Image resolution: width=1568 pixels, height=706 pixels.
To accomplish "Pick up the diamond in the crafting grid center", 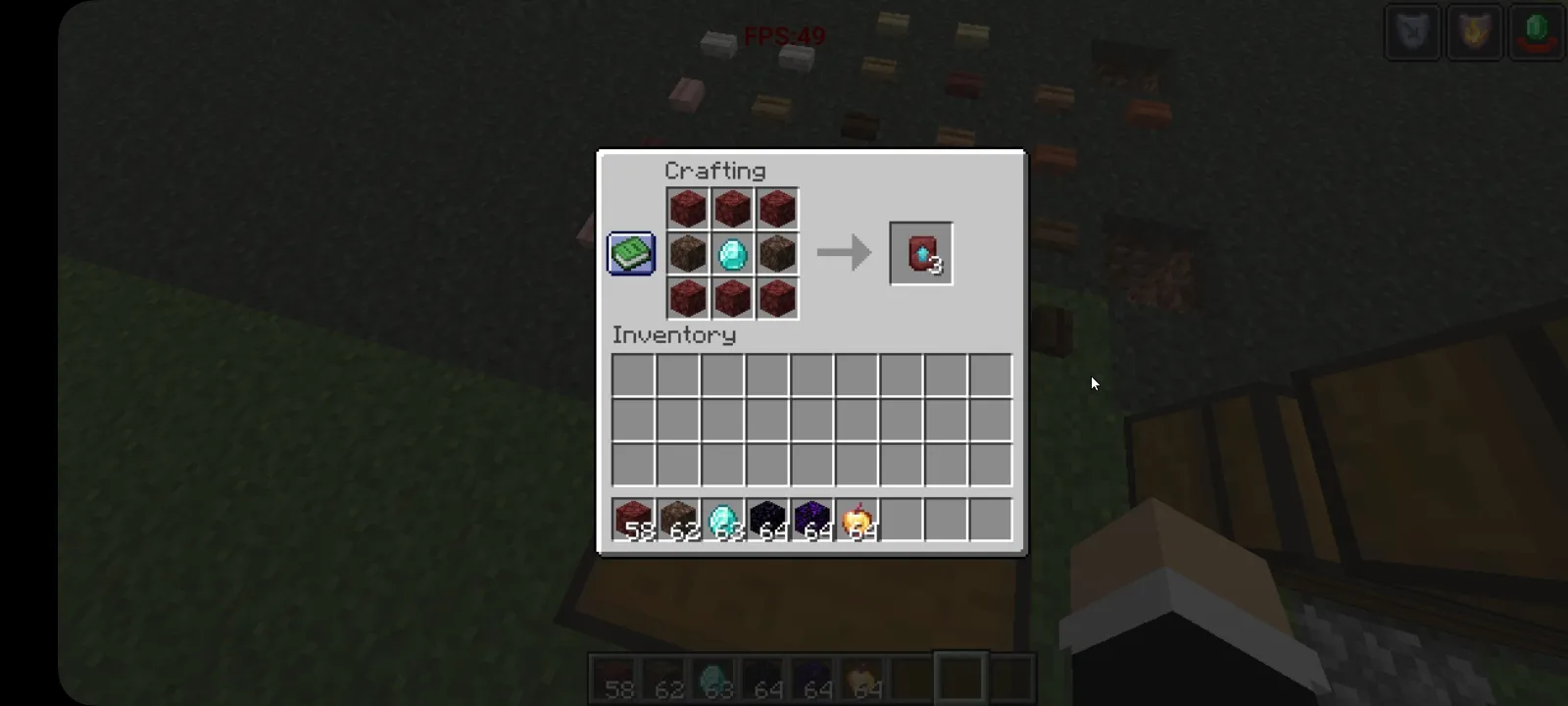I will (x=731, y=253).
